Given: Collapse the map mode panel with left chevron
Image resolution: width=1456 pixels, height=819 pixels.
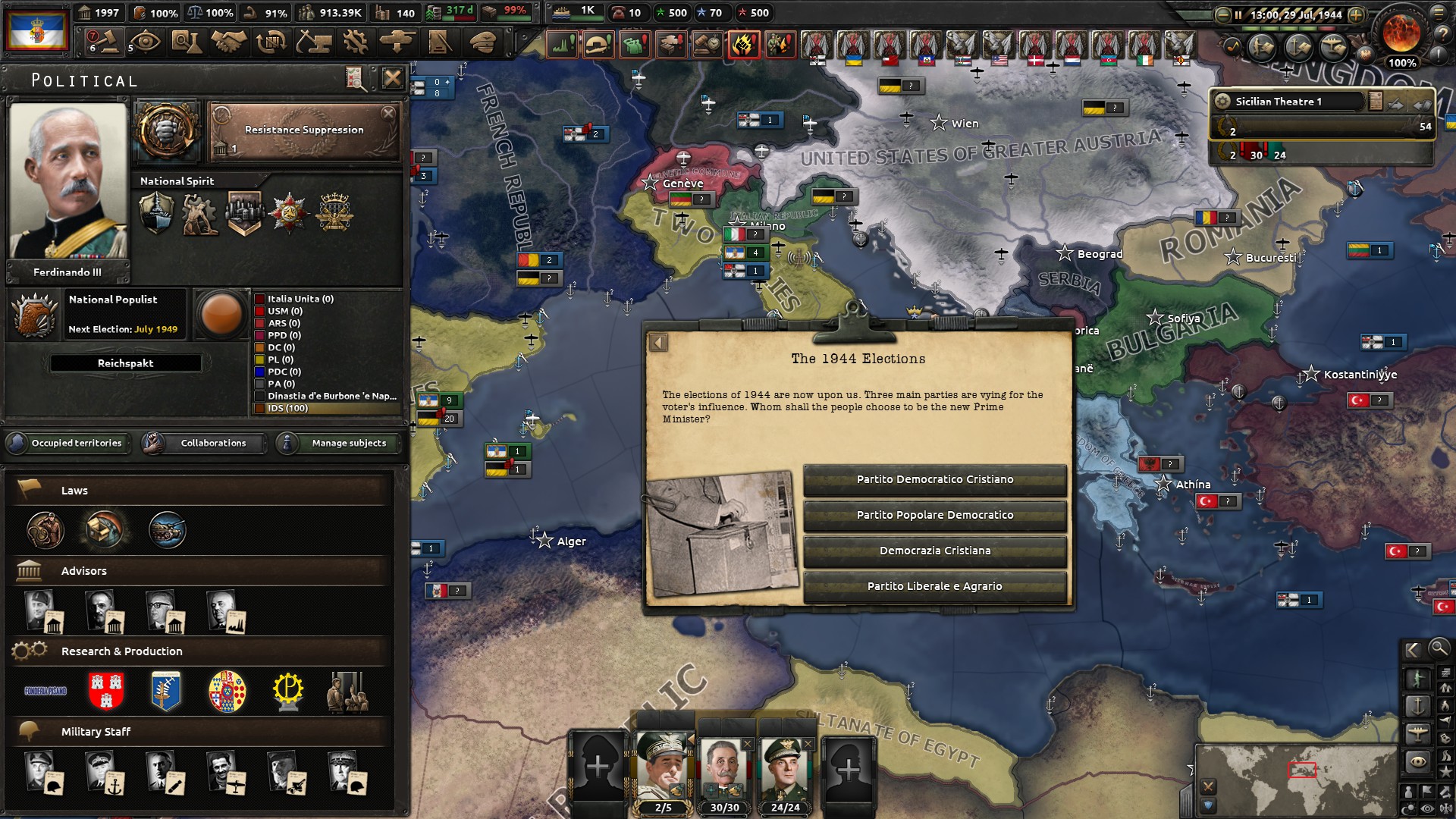Looking at the screenshot, I should coord(1412,649).
